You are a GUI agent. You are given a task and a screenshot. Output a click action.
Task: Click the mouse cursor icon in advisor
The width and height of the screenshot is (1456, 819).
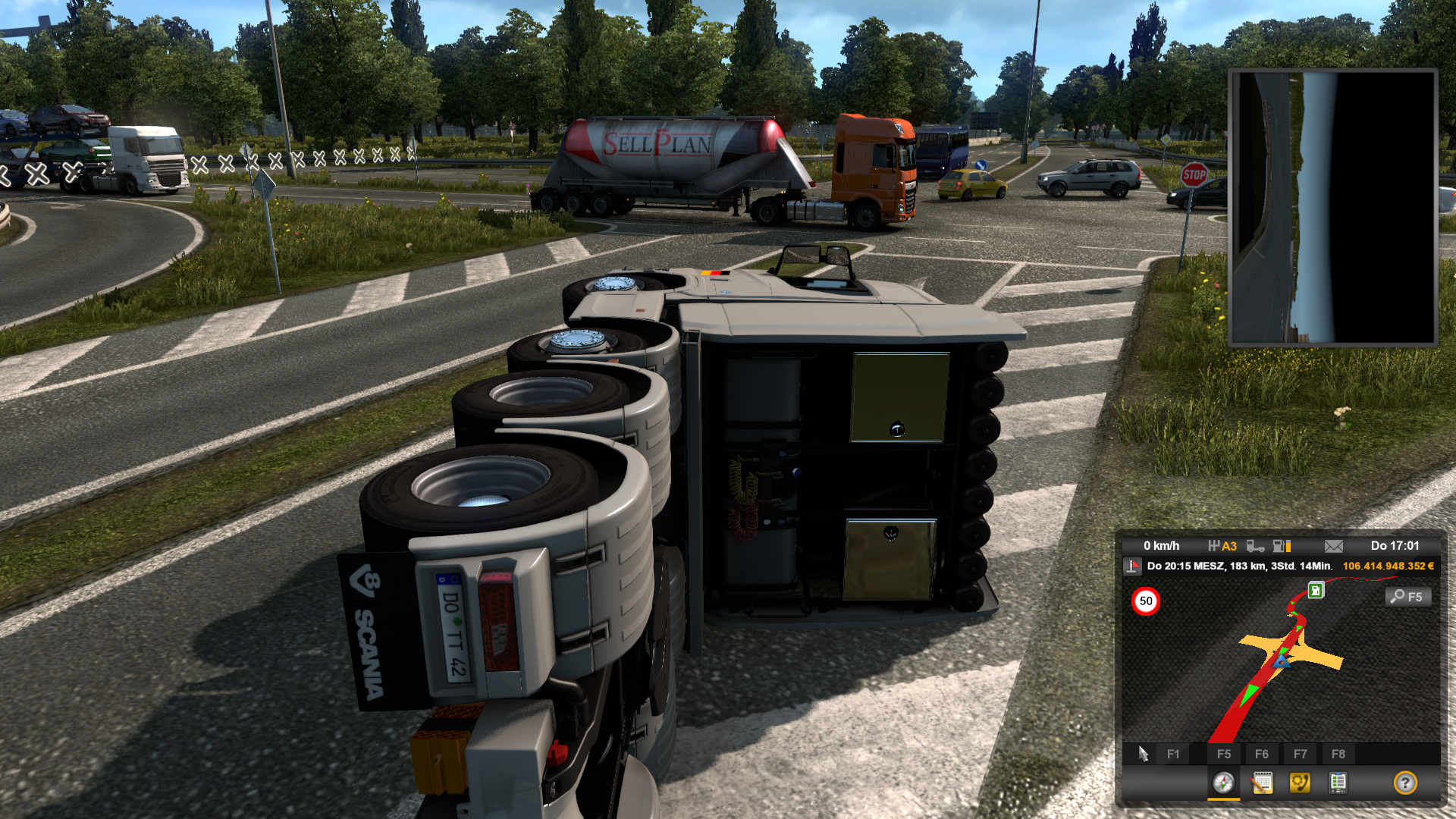[1144, 754]
